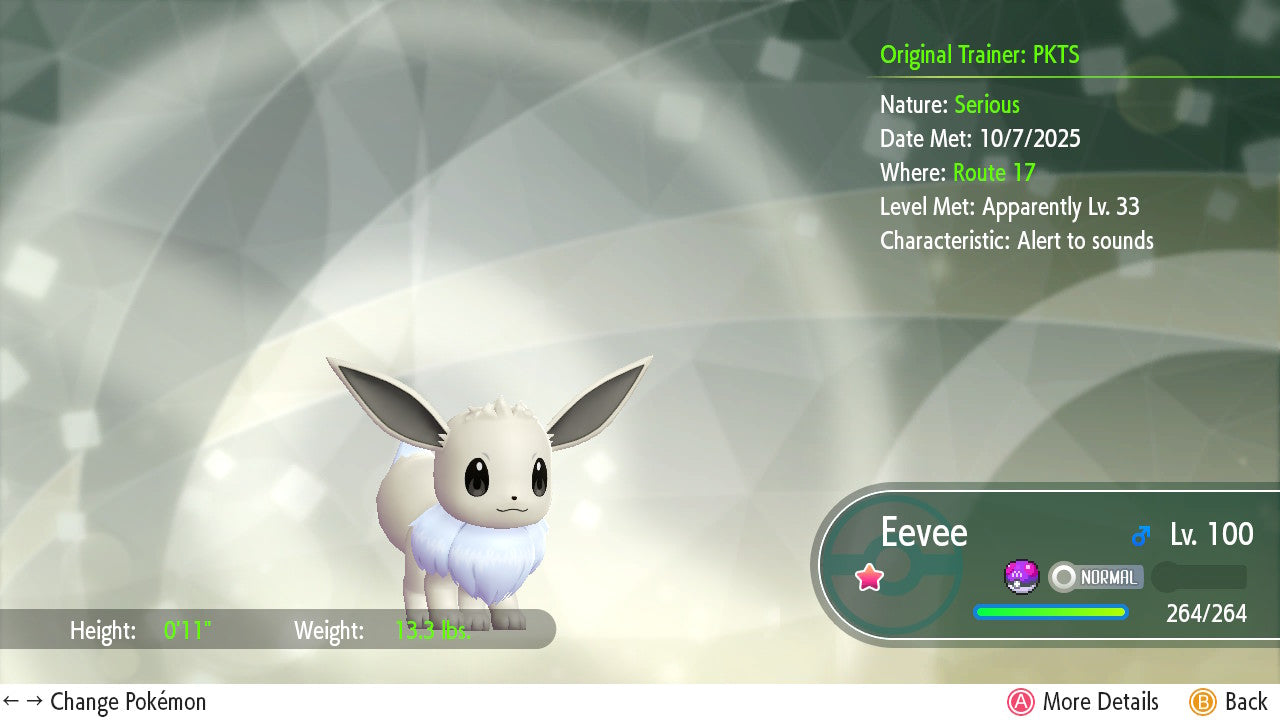Go Back from the summary screen

[x=1228, y=702]
